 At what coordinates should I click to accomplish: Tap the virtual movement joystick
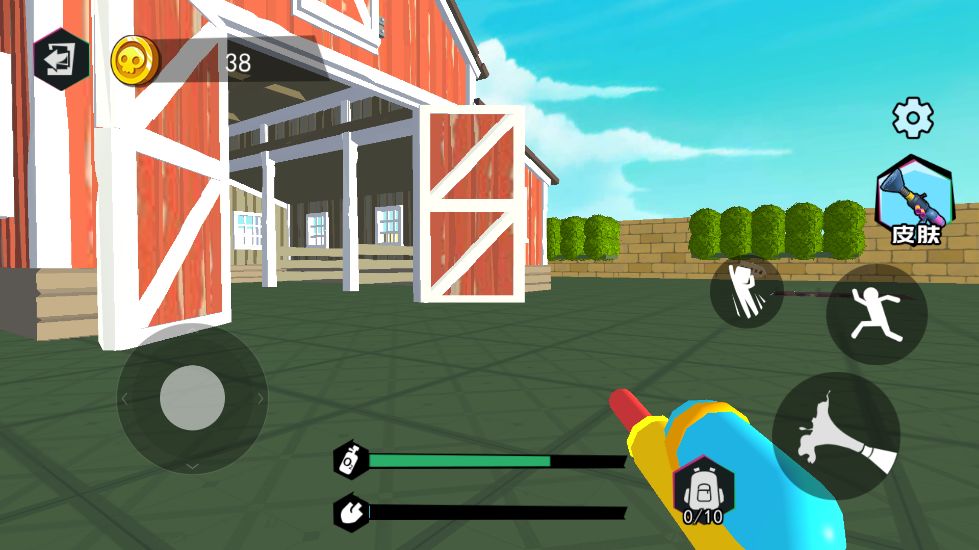pyautogui.click(x=192, y=398)
